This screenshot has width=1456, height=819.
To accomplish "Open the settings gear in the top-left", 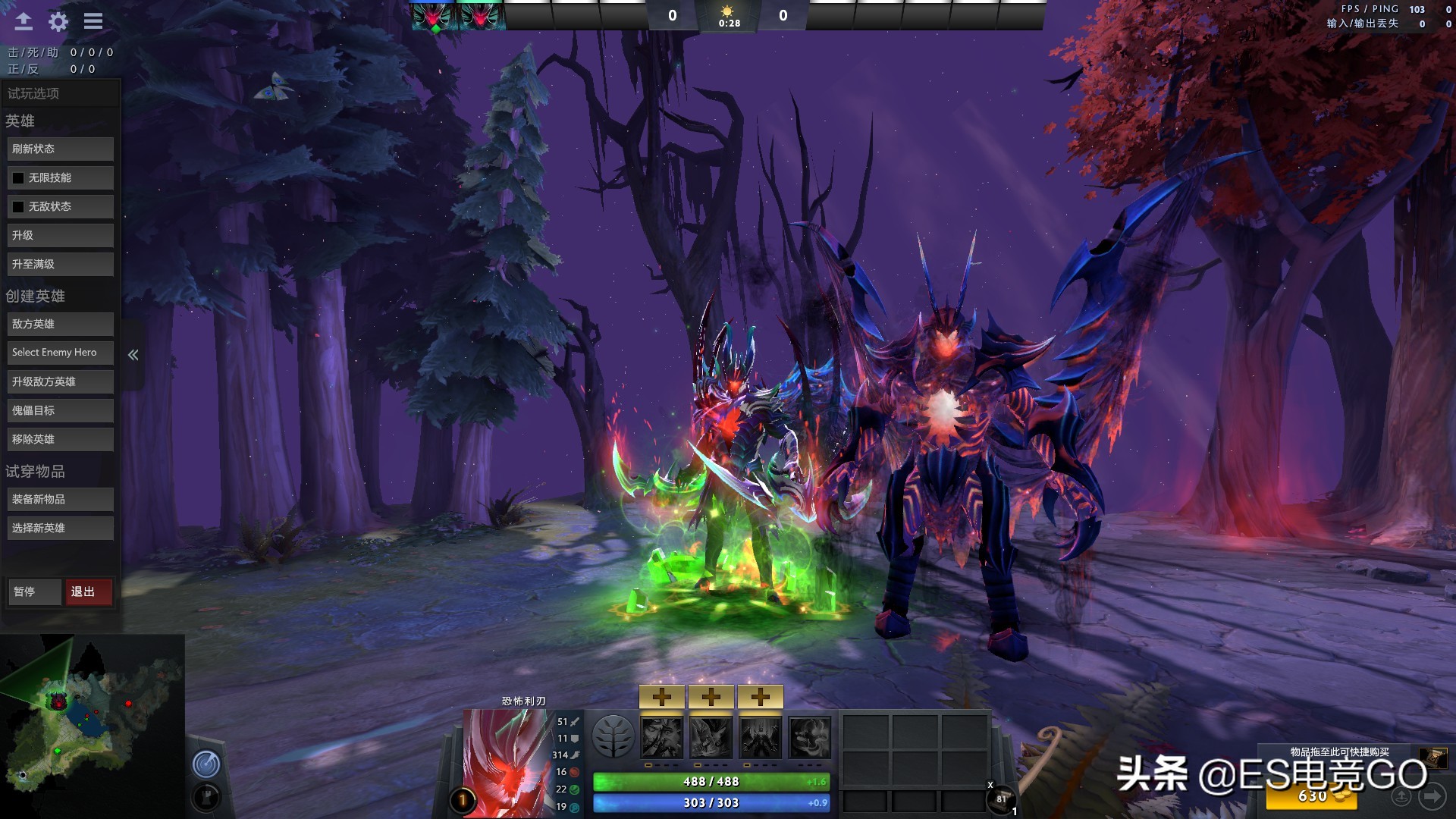I will coord(58,22).
